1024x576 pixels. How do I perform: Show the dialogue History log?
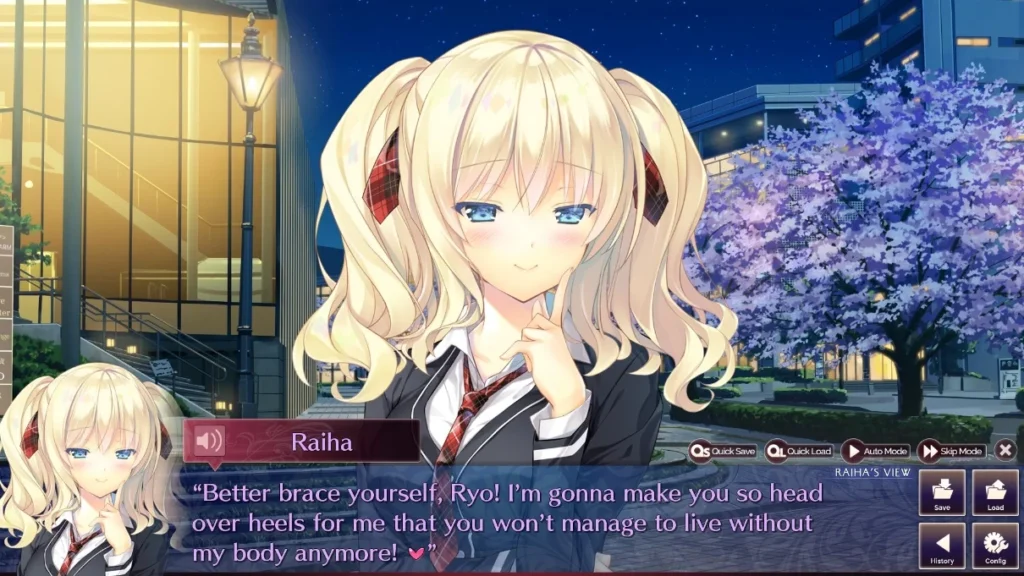(x=942, y=546)
